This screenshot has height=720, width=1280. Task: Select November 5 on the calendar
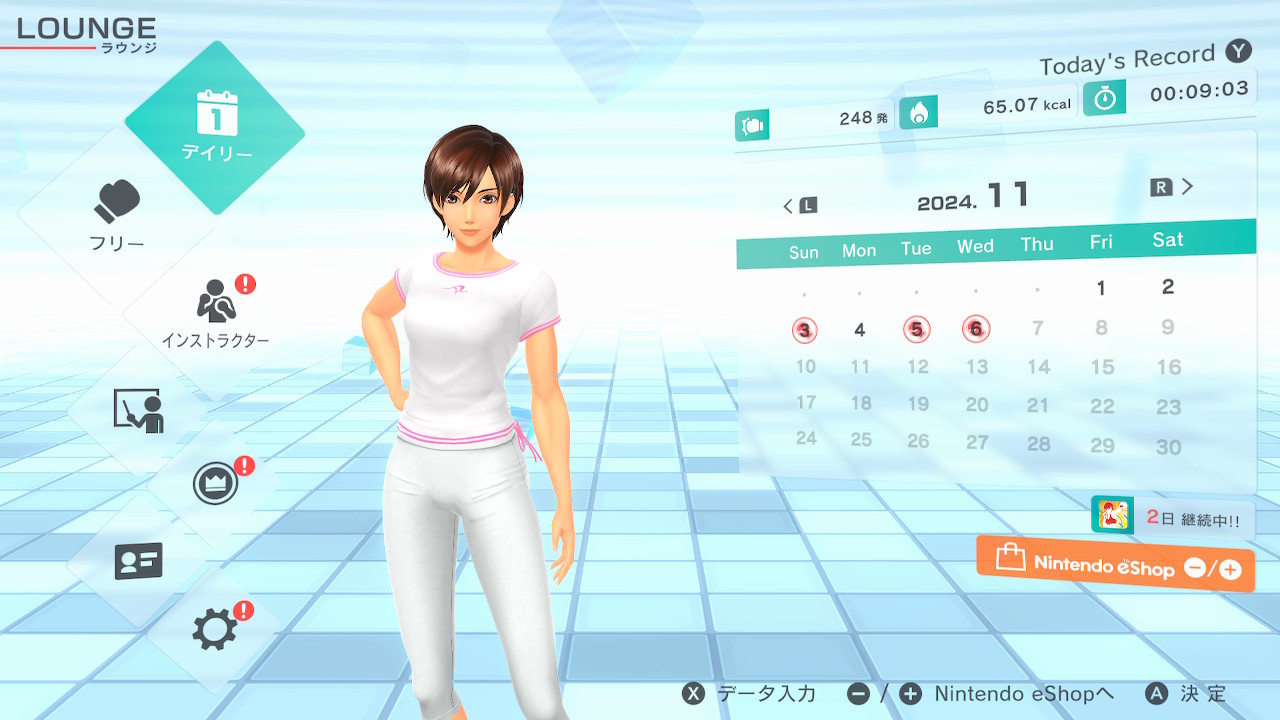click(x=916, y=328)
